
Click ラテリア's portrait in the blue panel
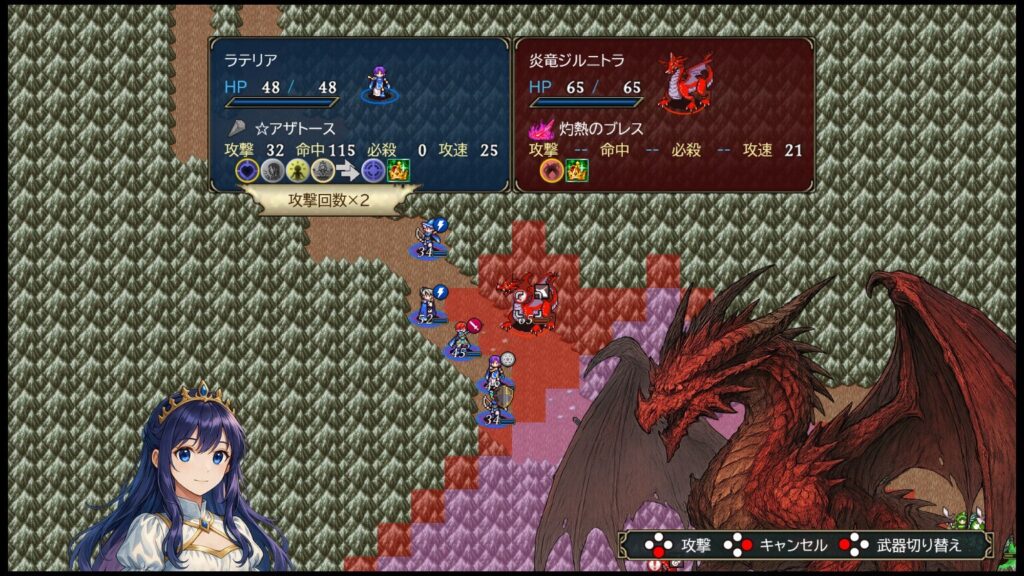(x=378, y=84)
